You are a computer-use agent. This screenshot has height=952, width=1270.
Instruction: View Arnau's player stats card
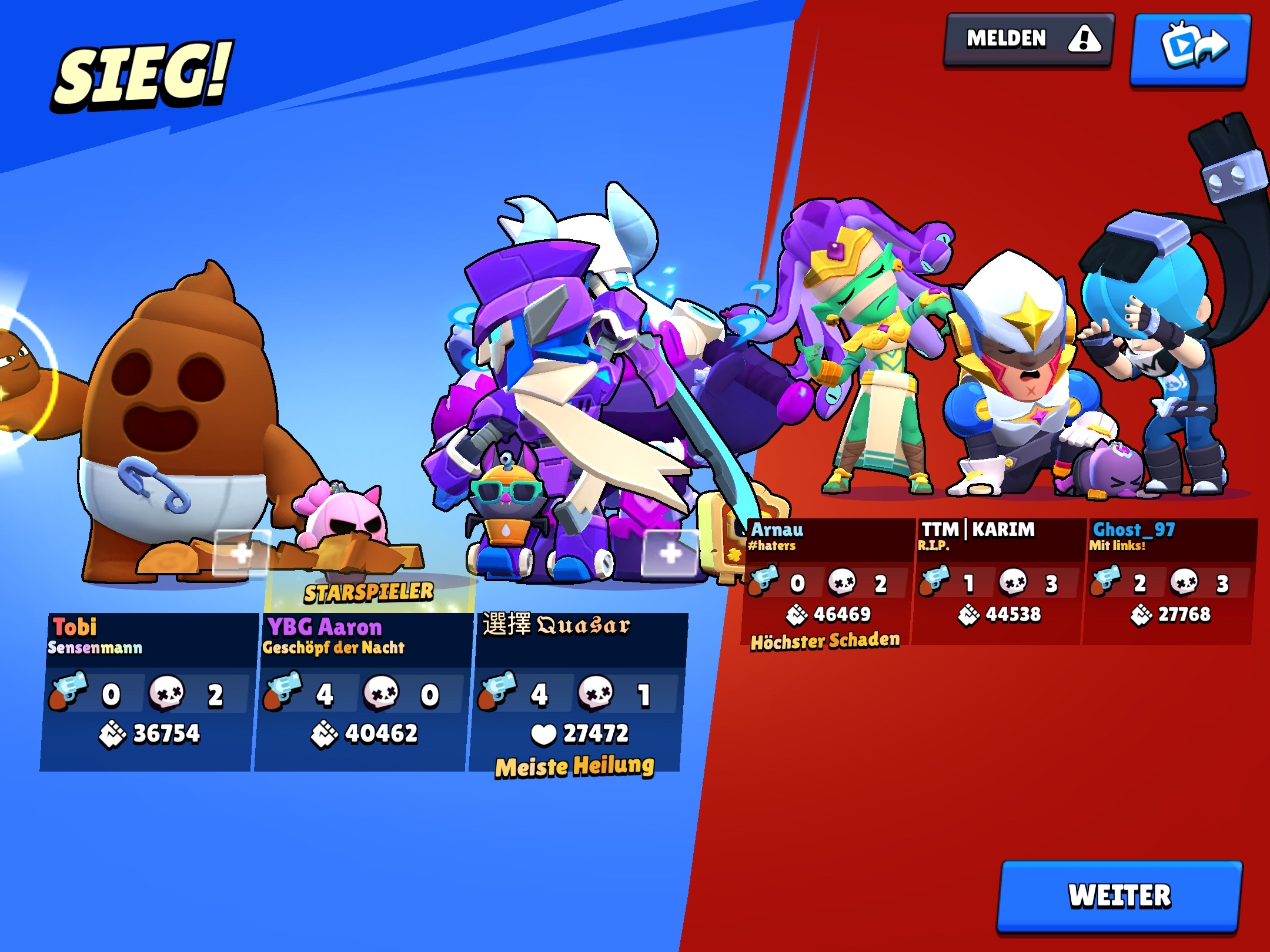click(826, 582)
